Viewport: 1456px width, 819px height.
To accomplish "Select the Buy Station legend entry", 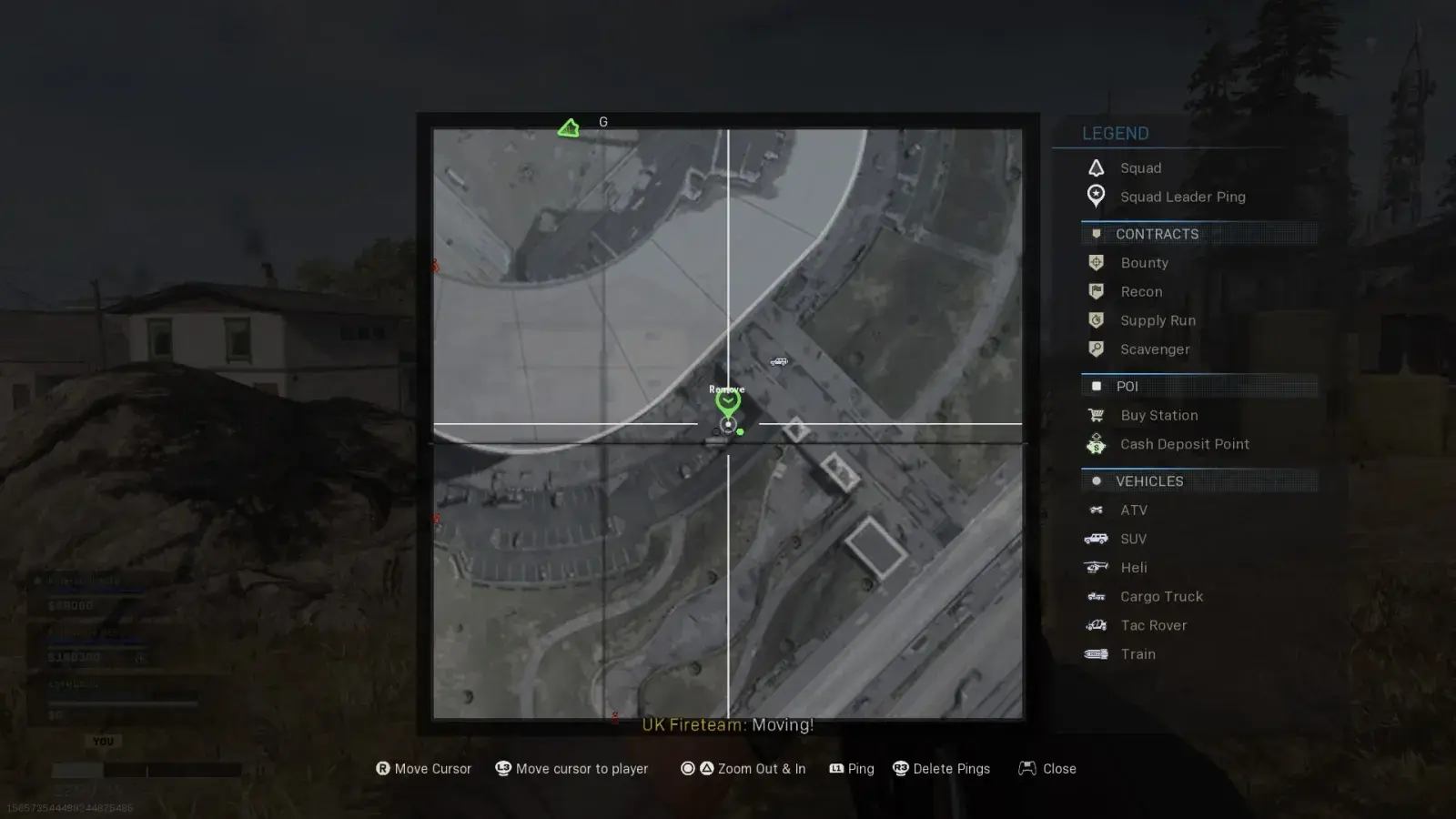I will click(1158, 416).
